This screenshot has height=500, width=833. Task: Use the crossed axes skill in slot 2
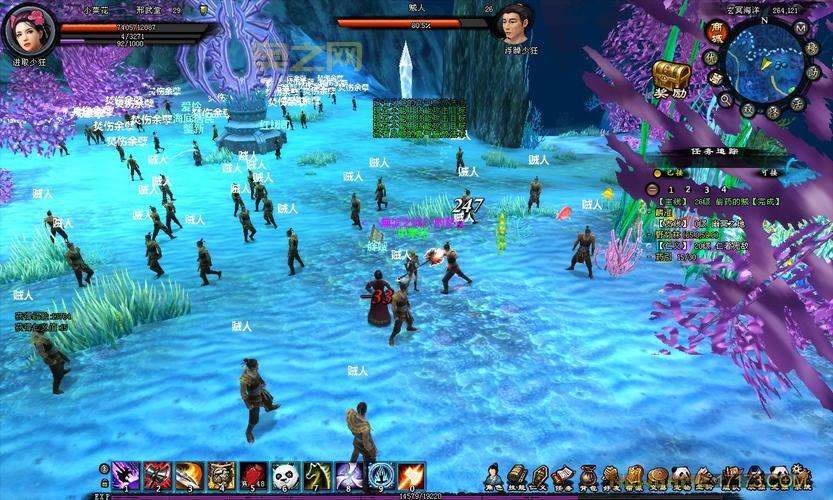(157, 475)
